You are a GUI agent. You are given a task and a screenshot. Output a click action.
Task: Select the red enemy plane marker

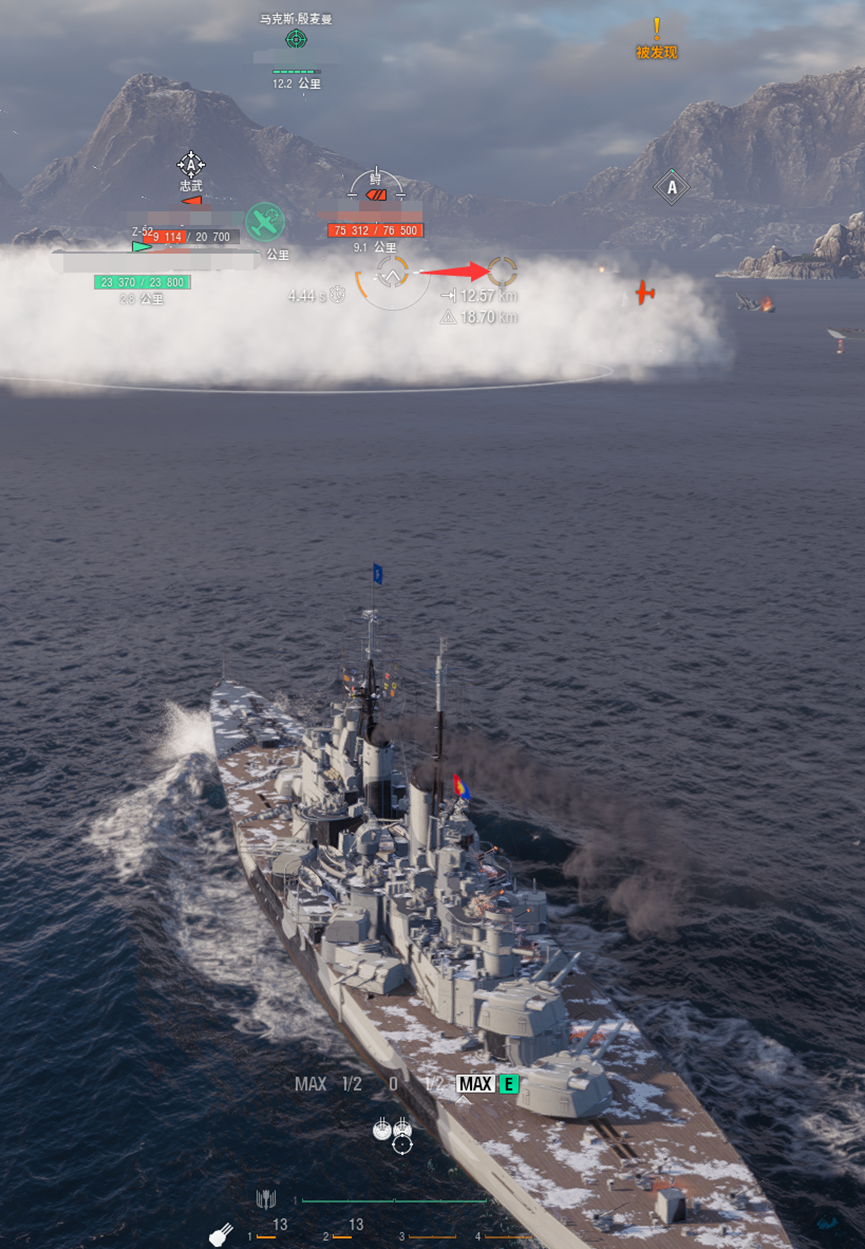click(x=645, y=292)
